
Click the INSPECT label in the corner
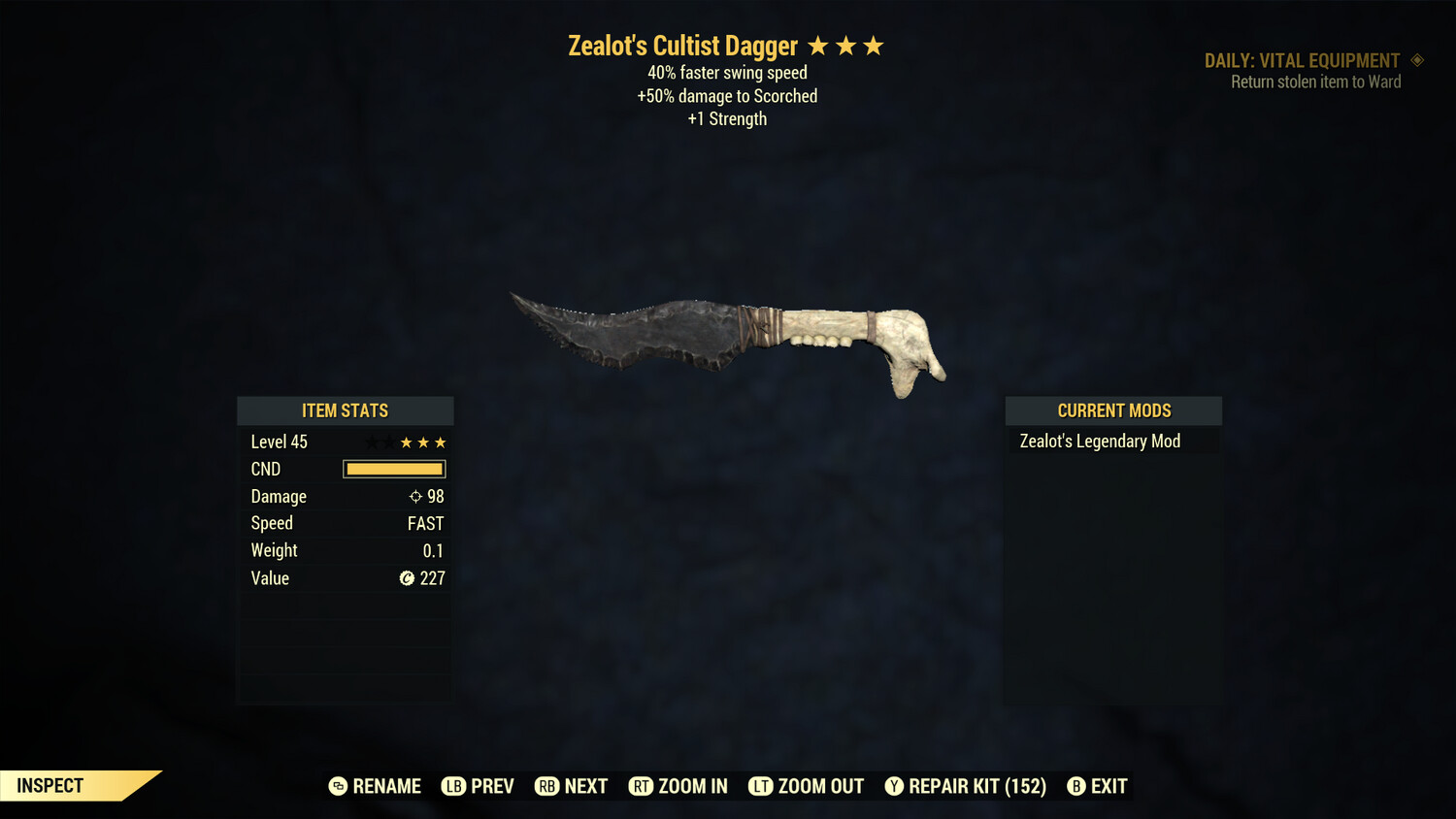click(50, 786)
